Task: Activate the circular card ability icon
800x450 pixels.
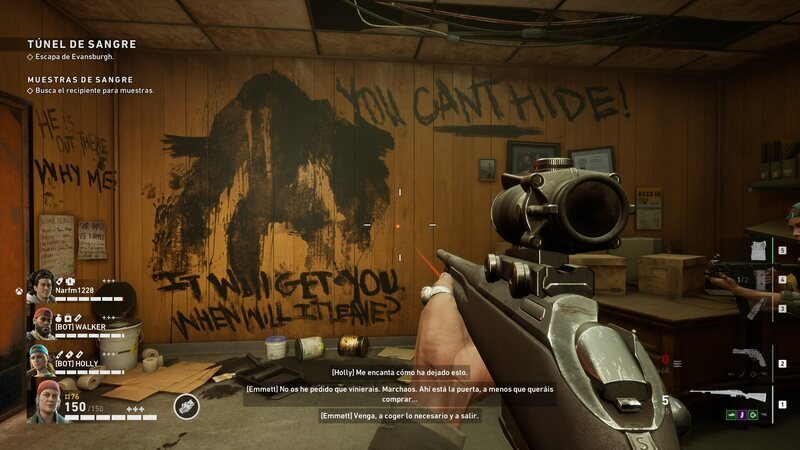Action: (x=186, y=406)
